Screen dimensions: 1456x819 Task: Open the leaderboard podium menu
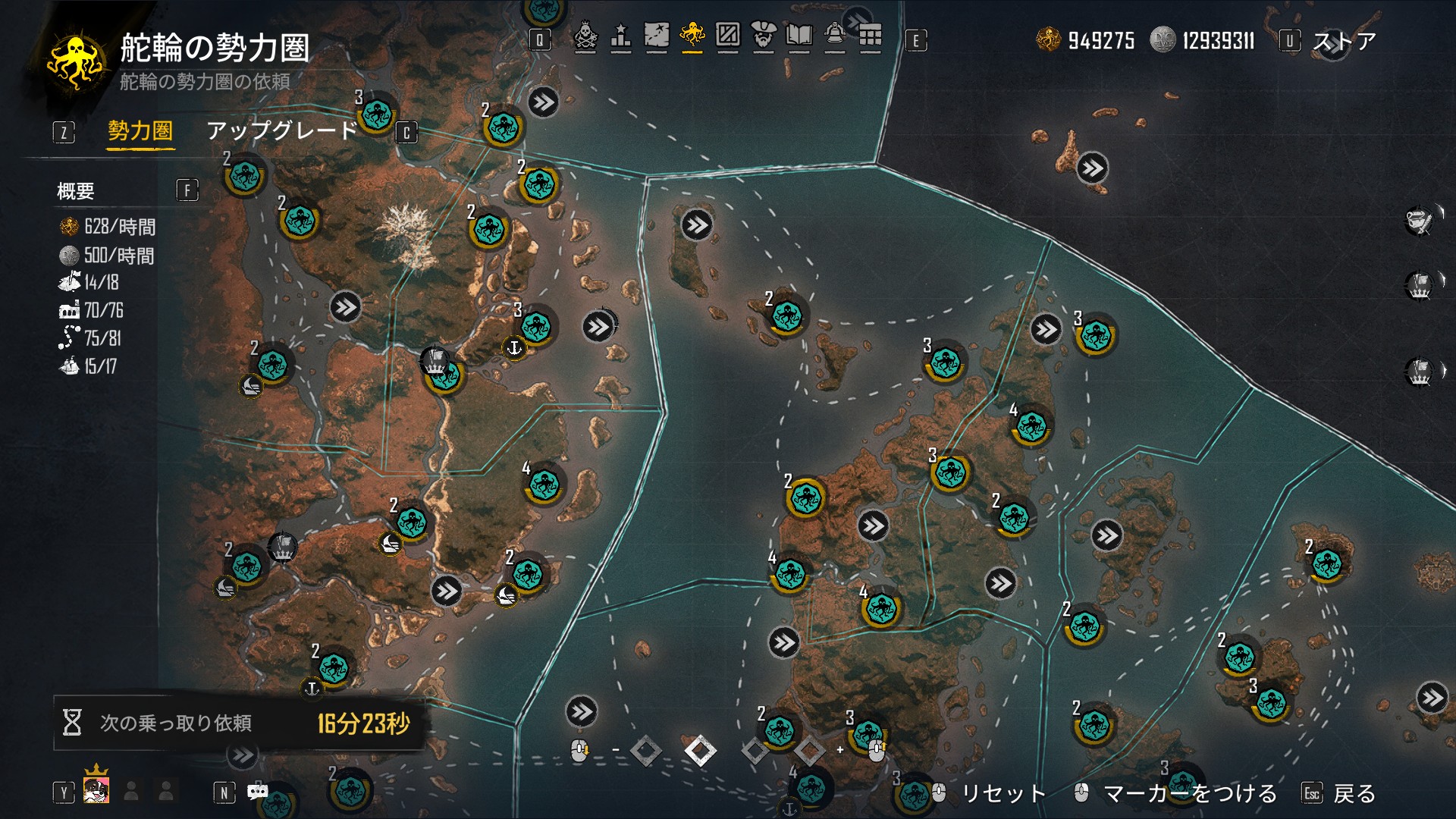[x=620, y=36]
